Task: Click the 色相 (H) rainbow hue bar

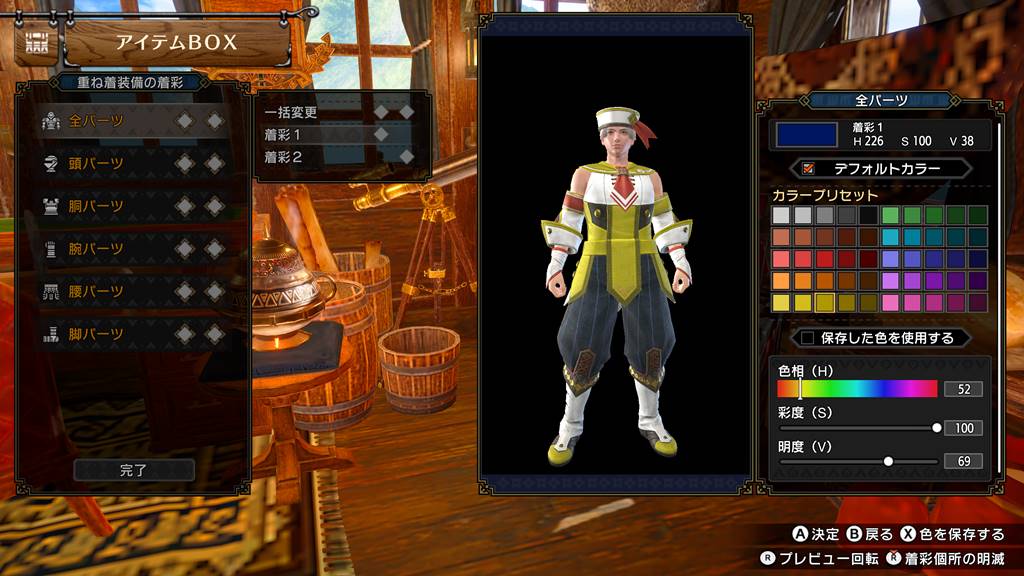Action: pyautogui.click(x=857, y=389)
